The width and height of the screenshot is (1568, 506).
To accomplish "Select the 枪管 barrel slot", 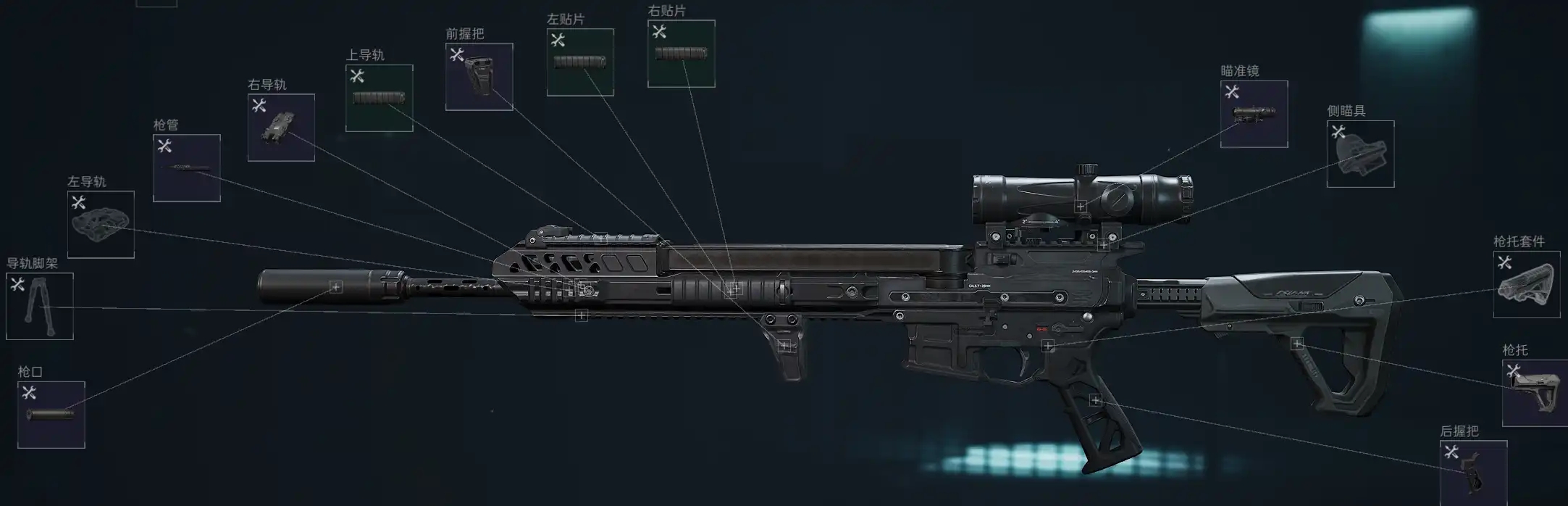I will [187, 167].
